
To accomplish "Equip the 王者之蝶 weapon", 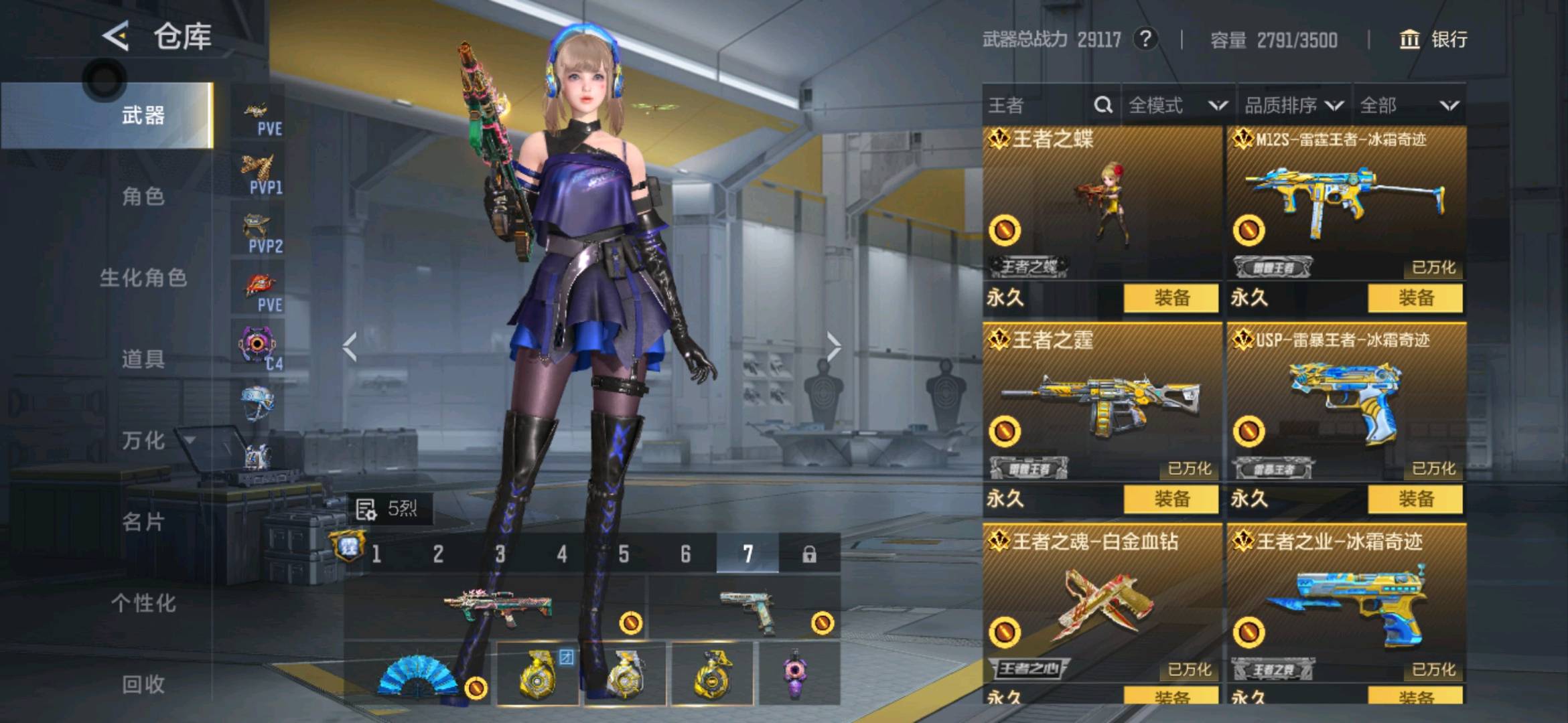I will [1171, 298].
